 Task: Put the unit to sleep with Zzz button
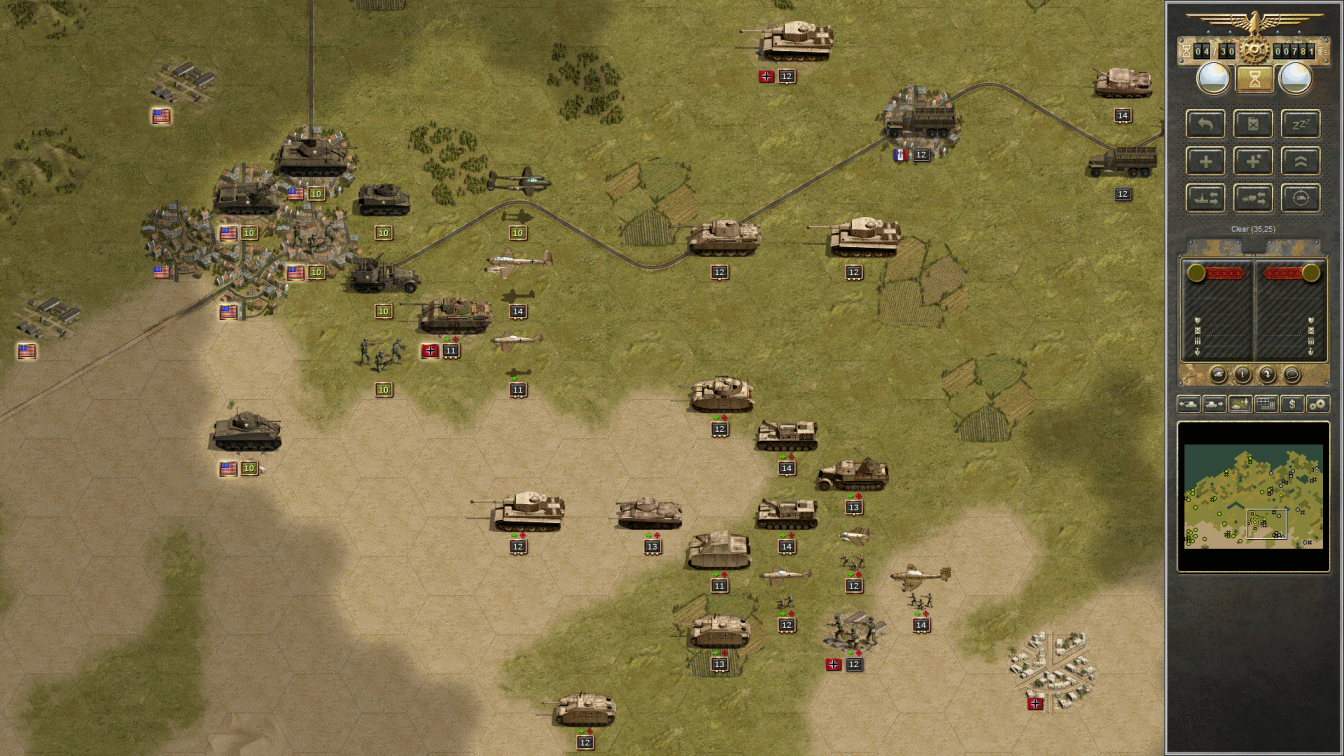pyautogui.click(x=1300, y=125)
